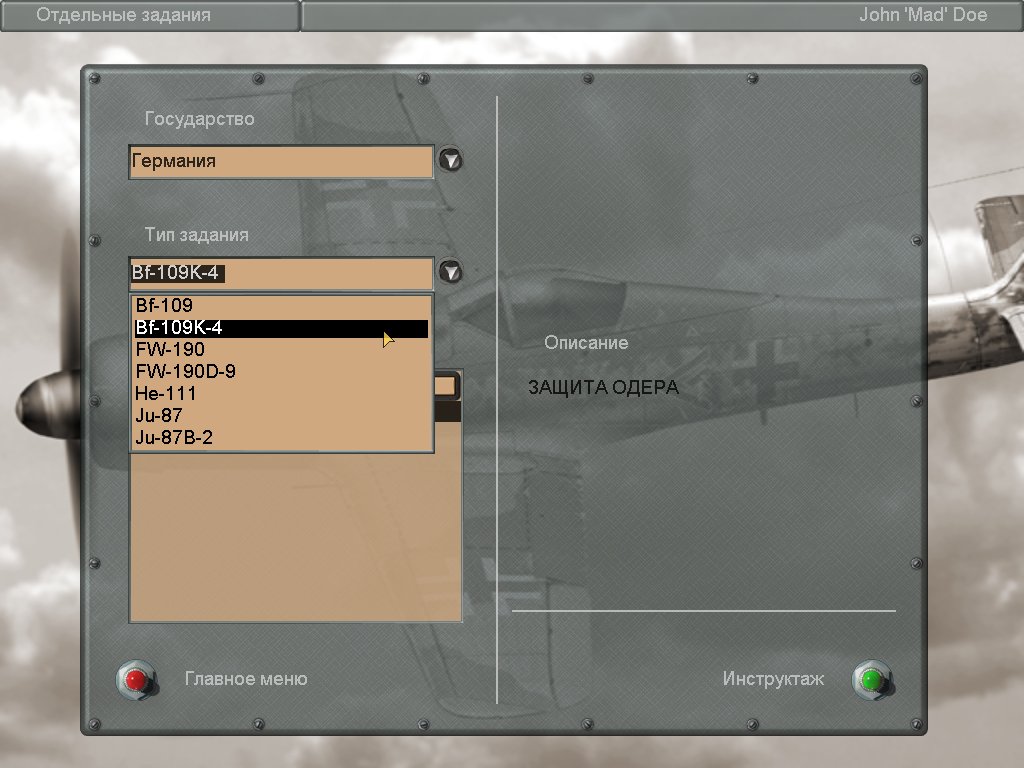Choose the highlighted Bf-109K-4 entry
Screen dimensions: 1024x768
[x=280, y=328]
